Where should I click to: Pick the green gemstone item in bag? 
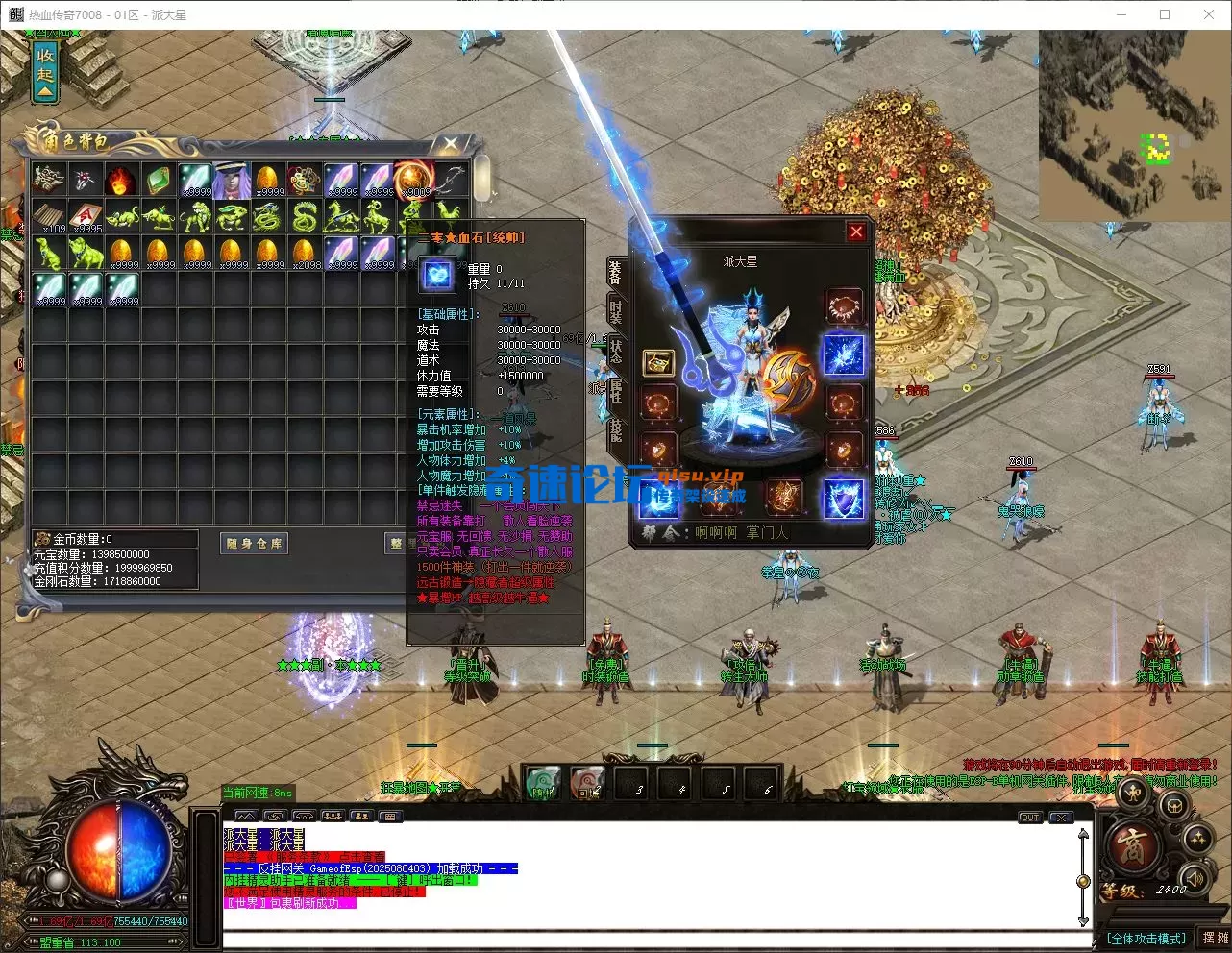(x=158, y=180)
